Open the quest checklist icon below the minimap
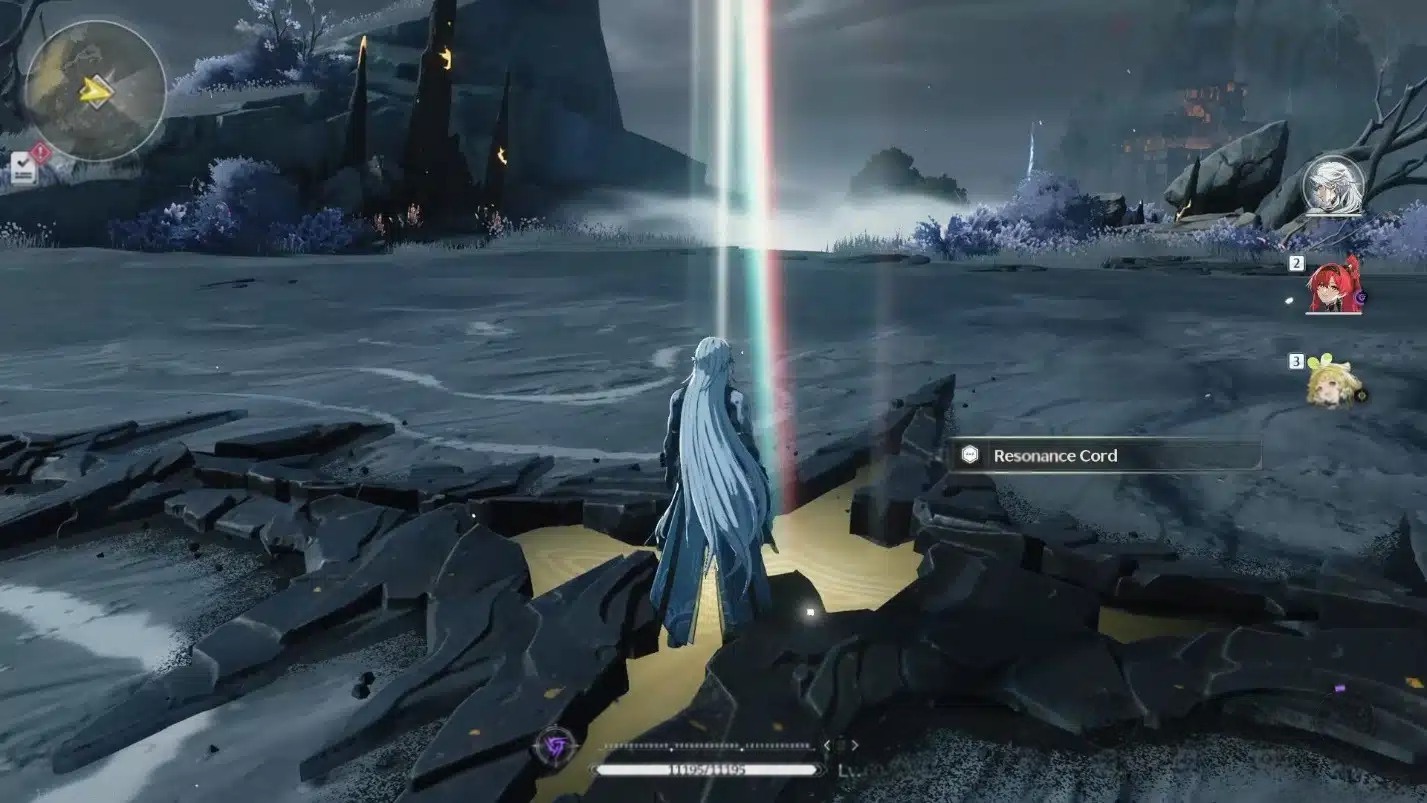This screenshot has width=1427, height=803. (x=24, y=168)
